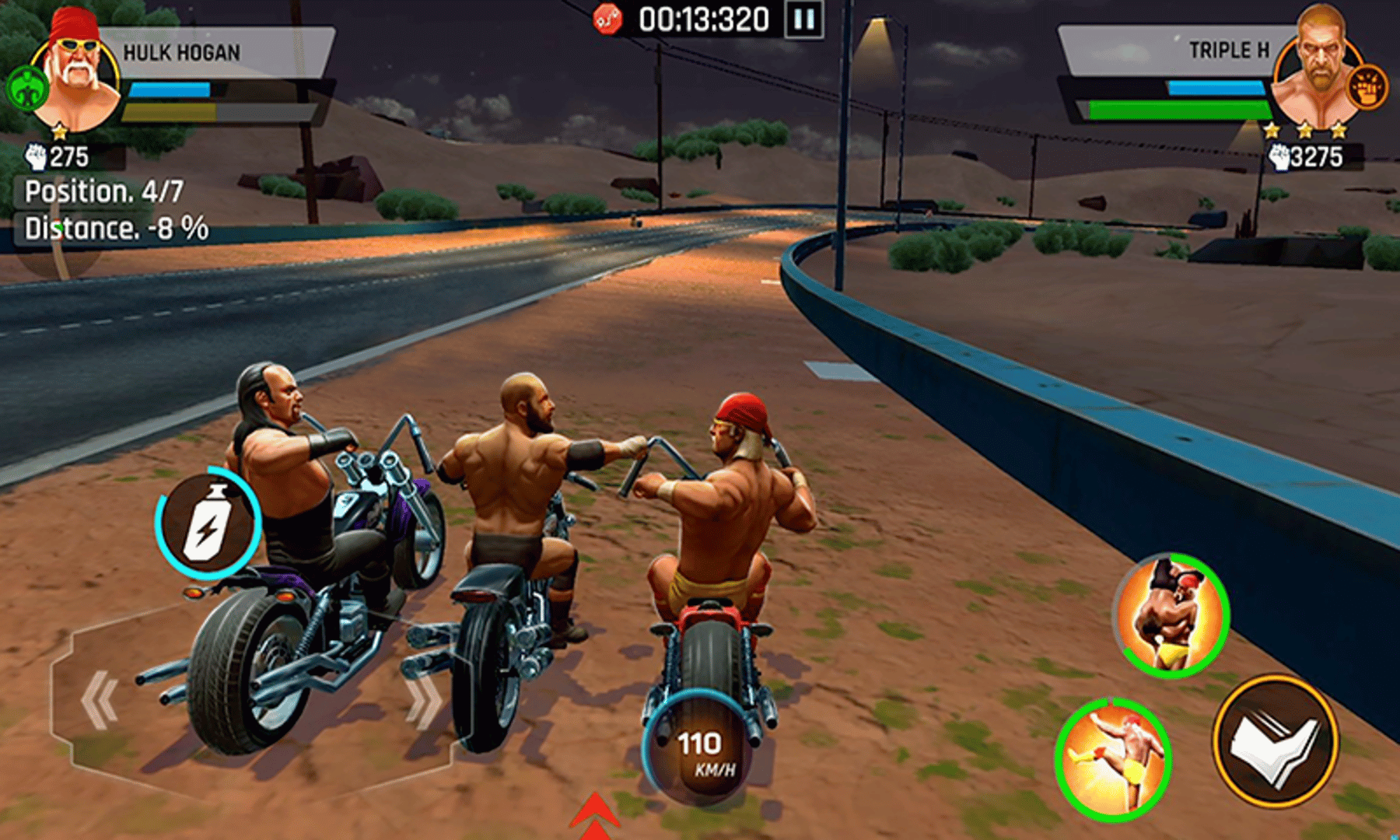Tap the star under Hogan's name plate
Viewport: 1400px width, 840px height.
[62, 132]
